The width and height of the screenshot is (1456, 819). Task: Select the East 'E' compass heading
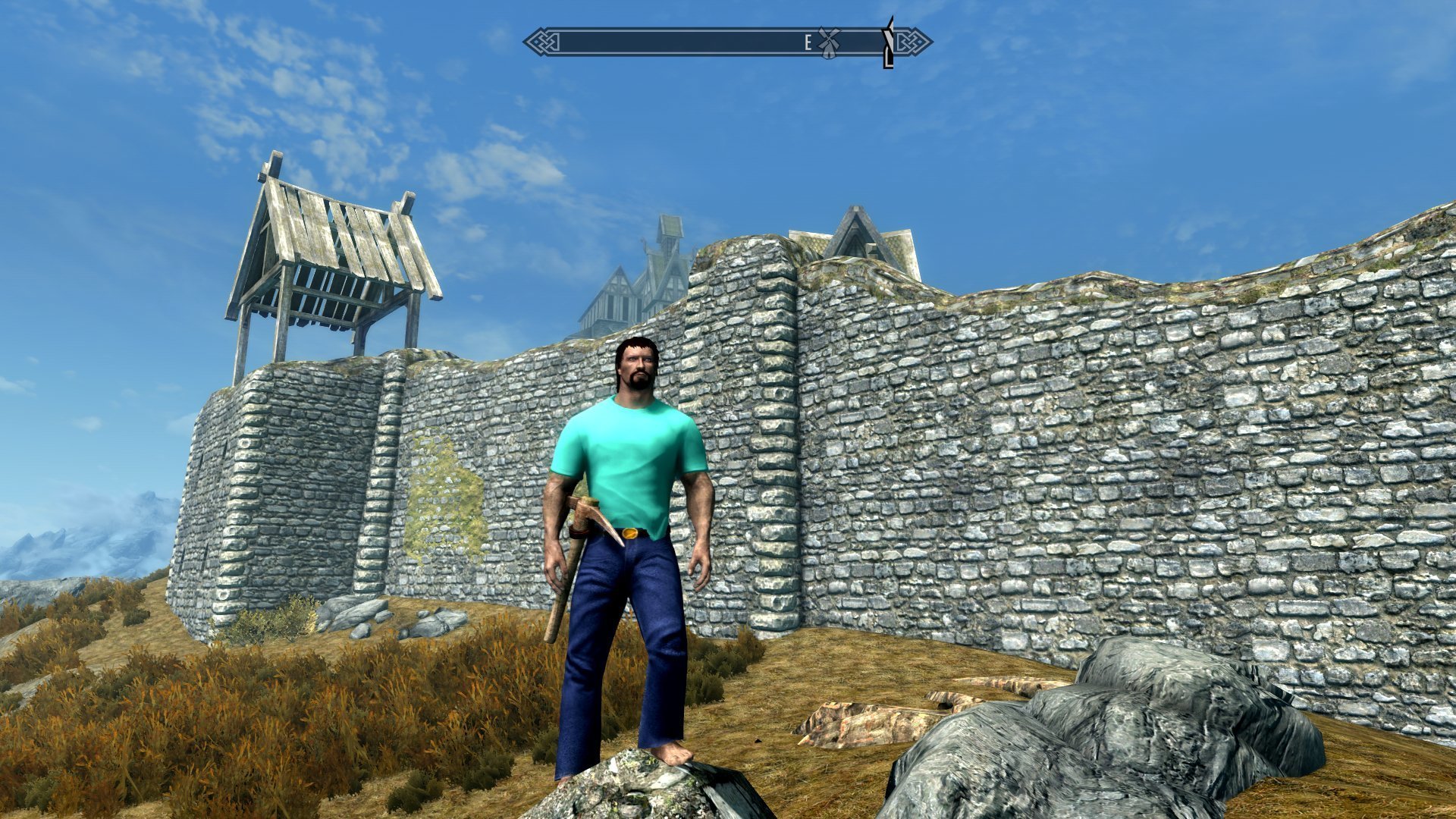click(808, 43)
